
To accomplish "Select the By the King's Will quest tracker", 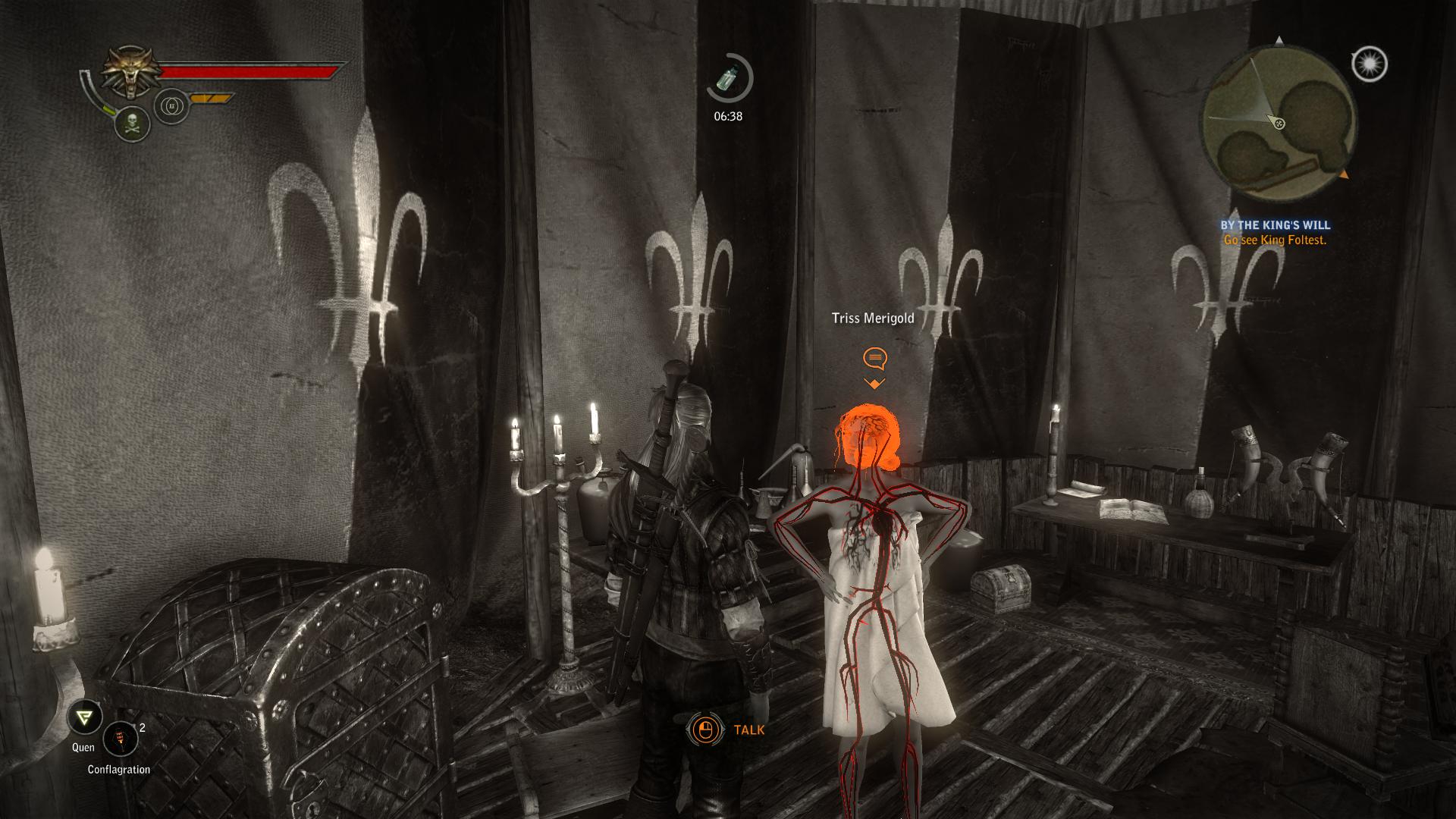I will coord(1275,225).
